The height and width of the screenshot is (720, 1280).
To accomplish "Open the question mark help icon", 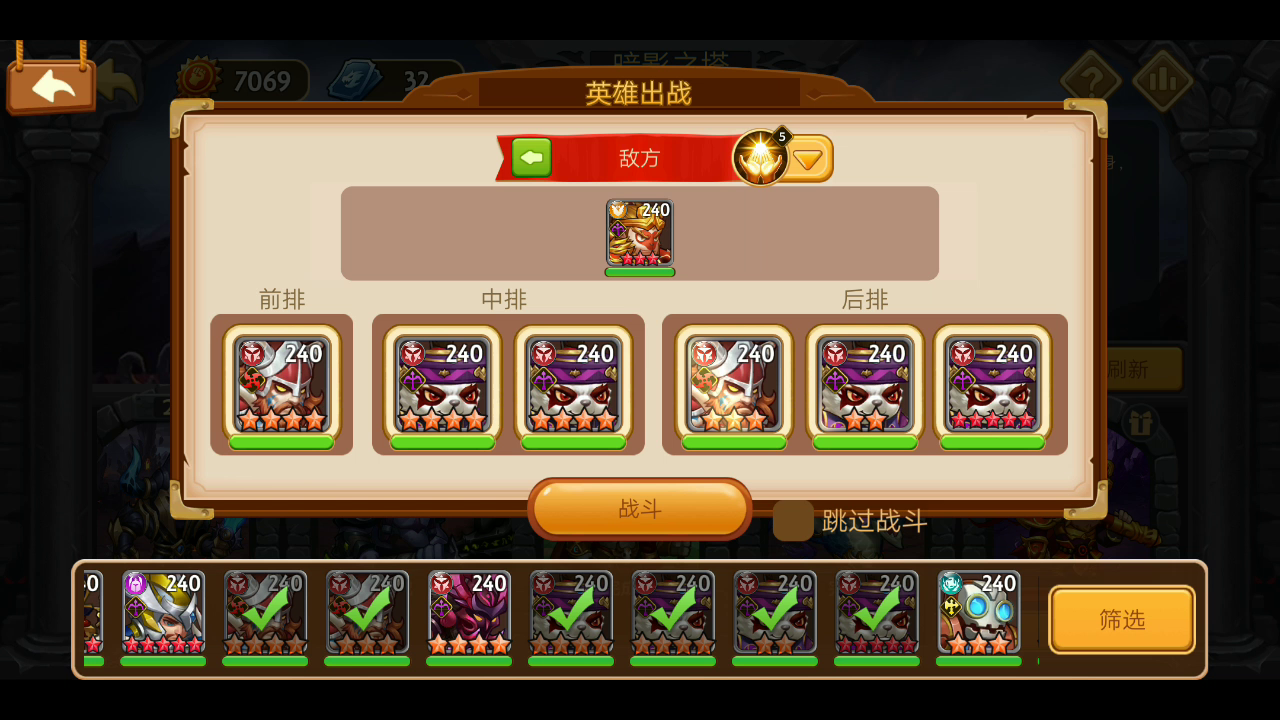I will coord(1092,78).
